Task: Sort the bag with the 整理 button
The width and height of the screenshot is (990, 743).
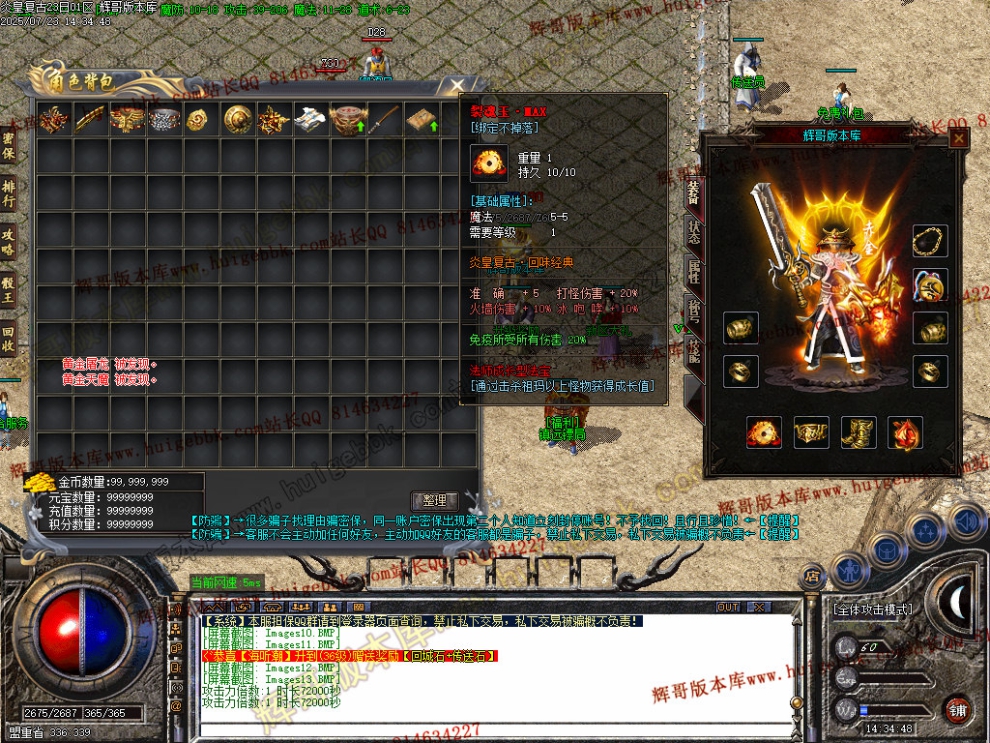Action: 434,500
